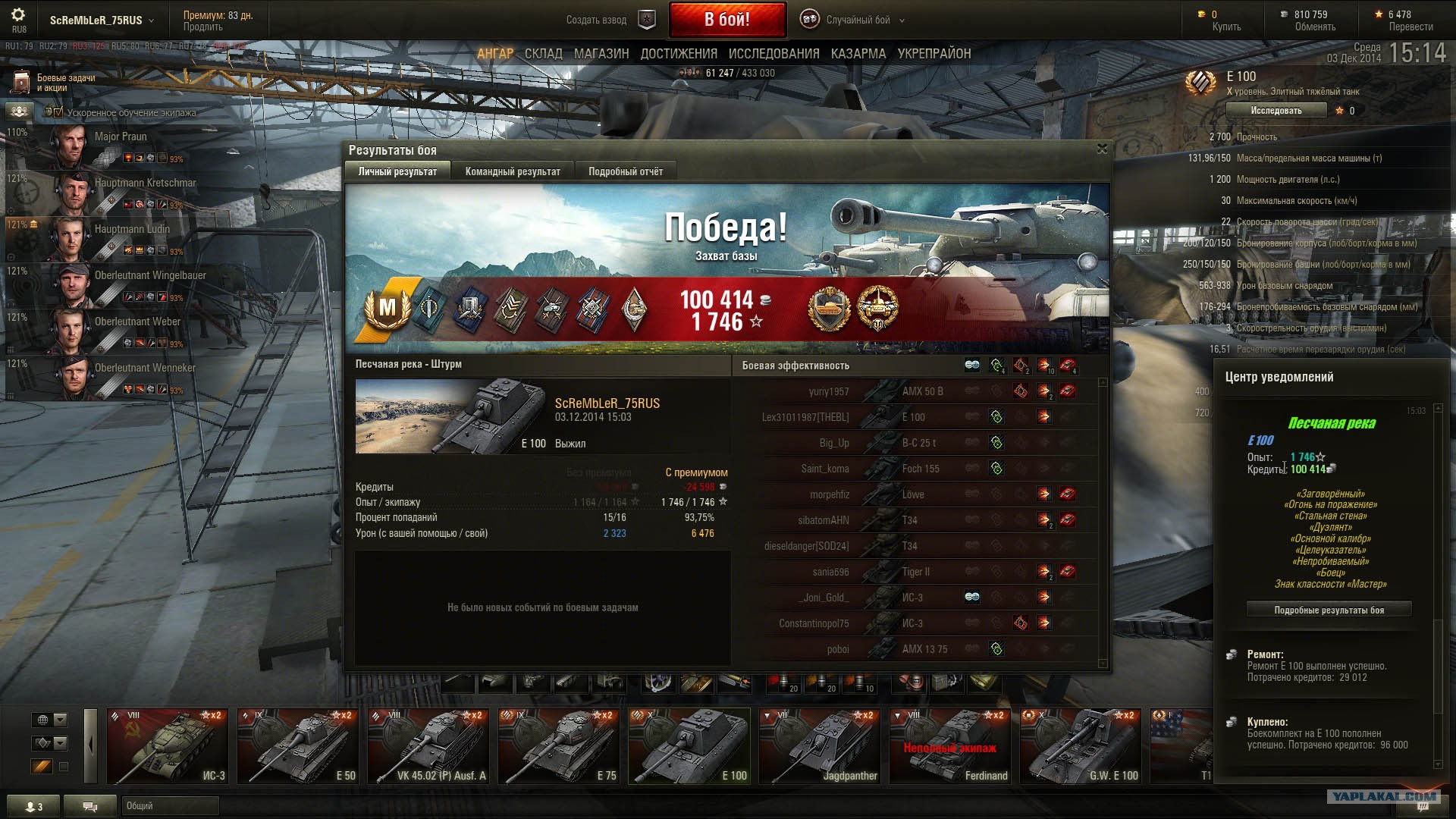Open the СКЛАД menu
The height and width of the screenshot is (819, 1456).
543,54
